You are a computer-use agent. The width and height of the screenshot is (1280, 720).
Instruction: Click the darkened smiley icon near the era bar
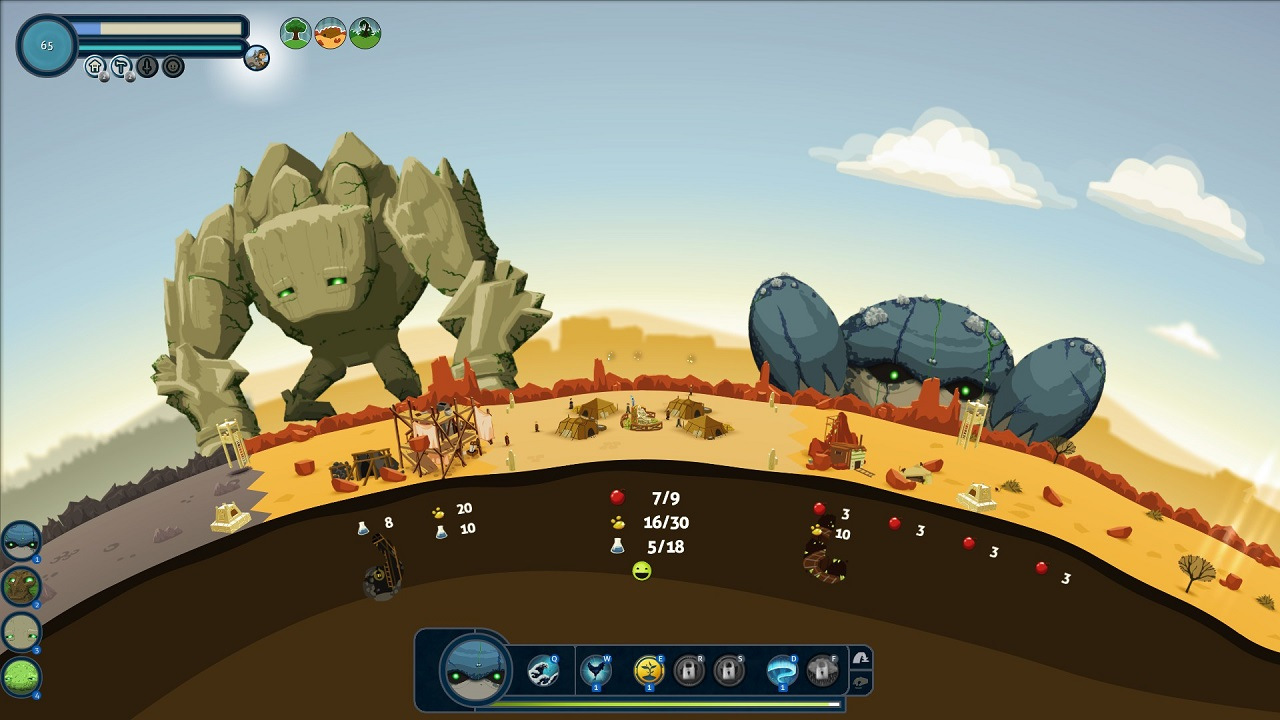(172, 66)
